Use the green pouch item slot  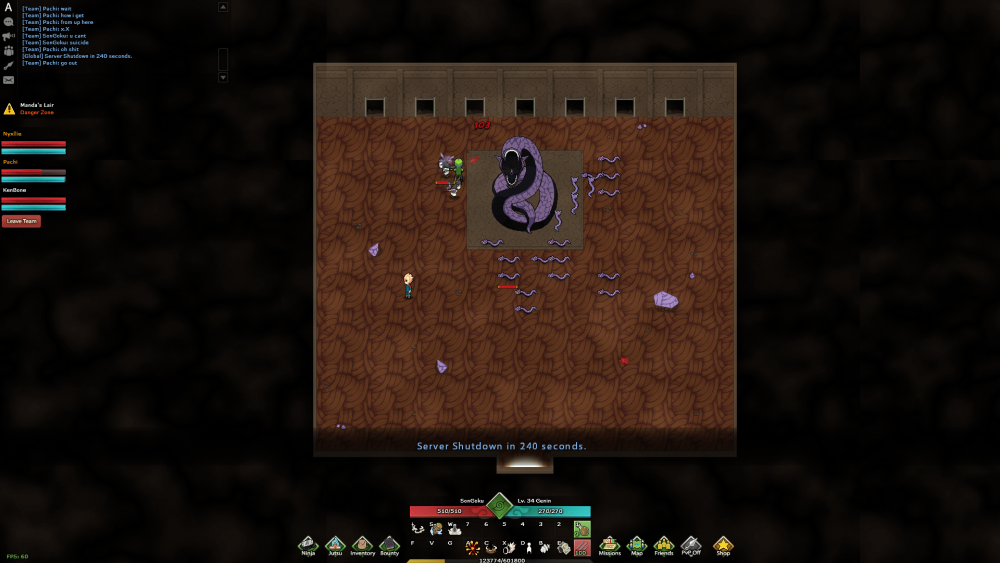pyautogui.click(x=581, y=529)
